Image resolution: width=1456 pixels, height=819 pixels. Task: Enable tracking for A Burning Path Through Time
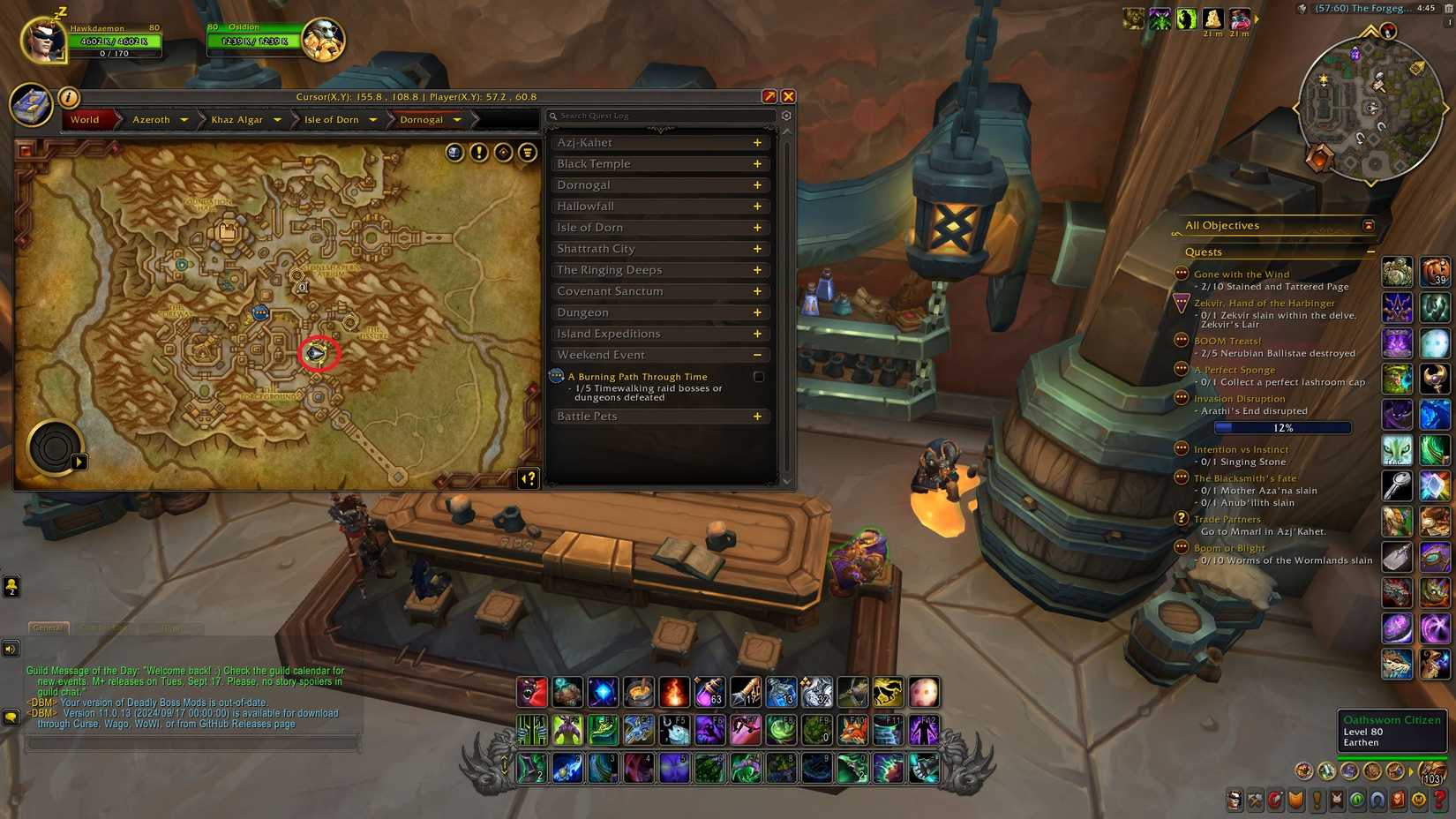point(758,376)
